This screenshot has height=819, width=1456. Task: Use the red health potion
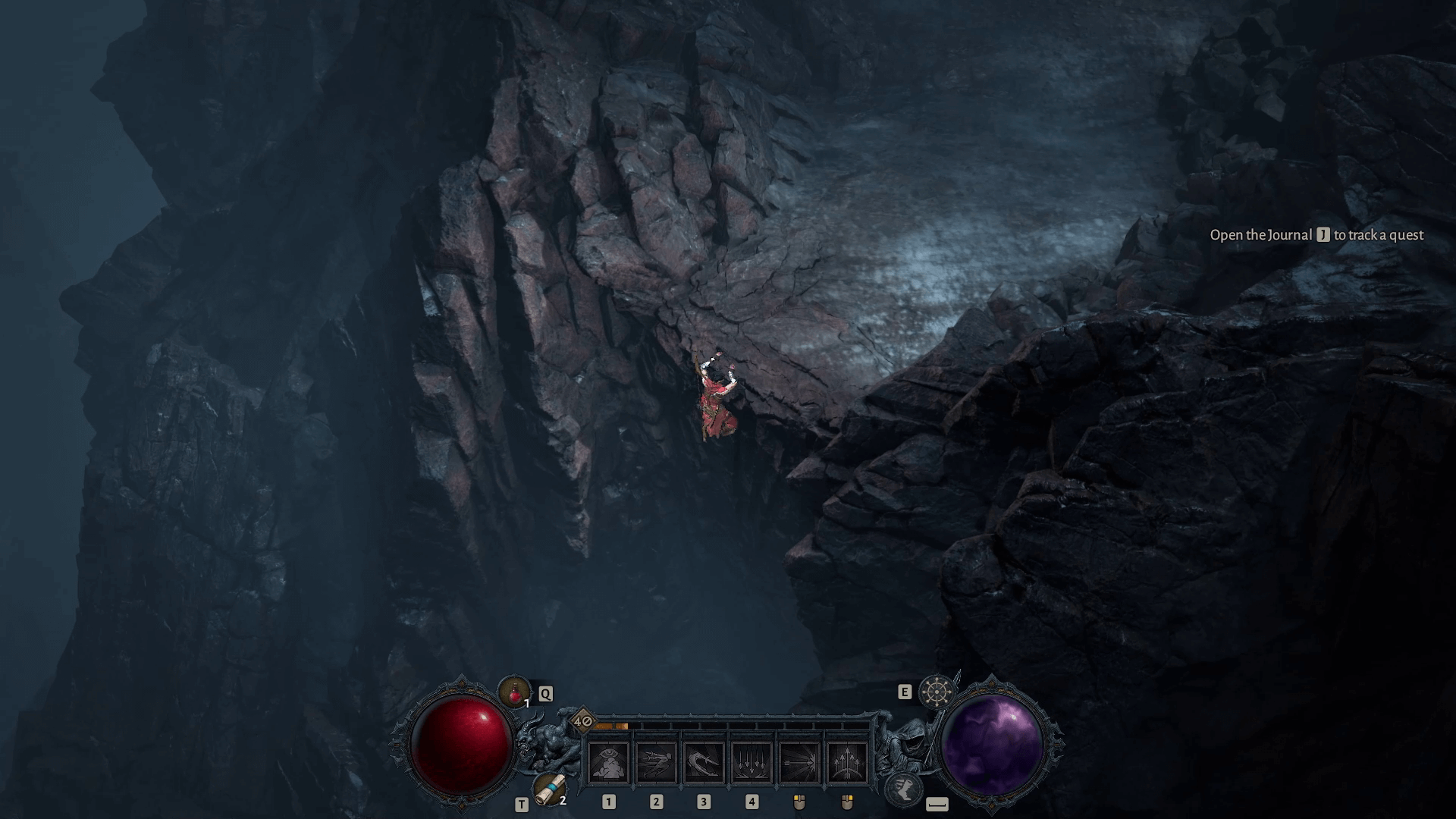click(515, 692)
